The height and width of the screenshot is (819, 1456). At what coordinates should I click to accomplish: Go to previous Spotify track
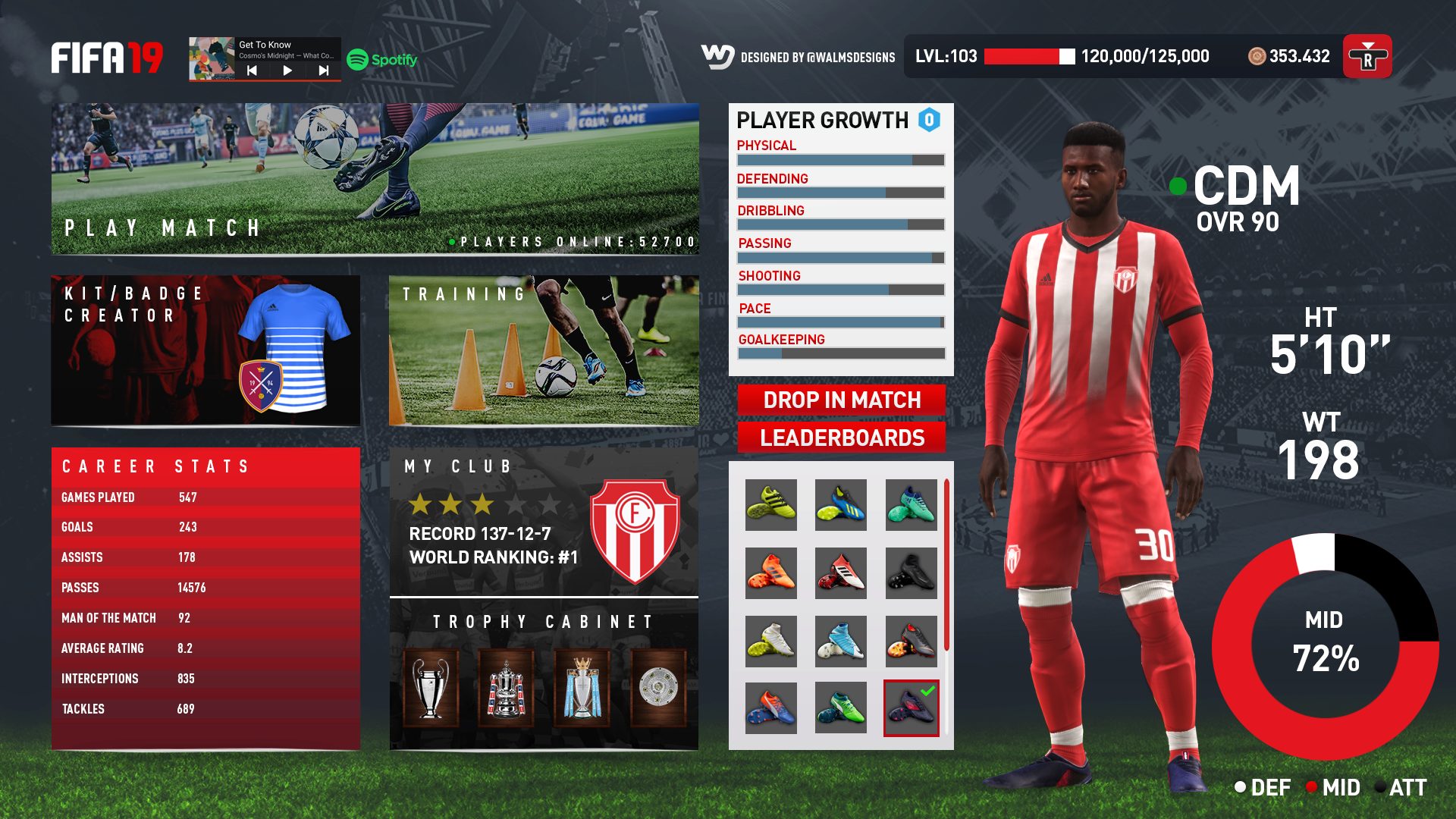(x=252, y=71)
